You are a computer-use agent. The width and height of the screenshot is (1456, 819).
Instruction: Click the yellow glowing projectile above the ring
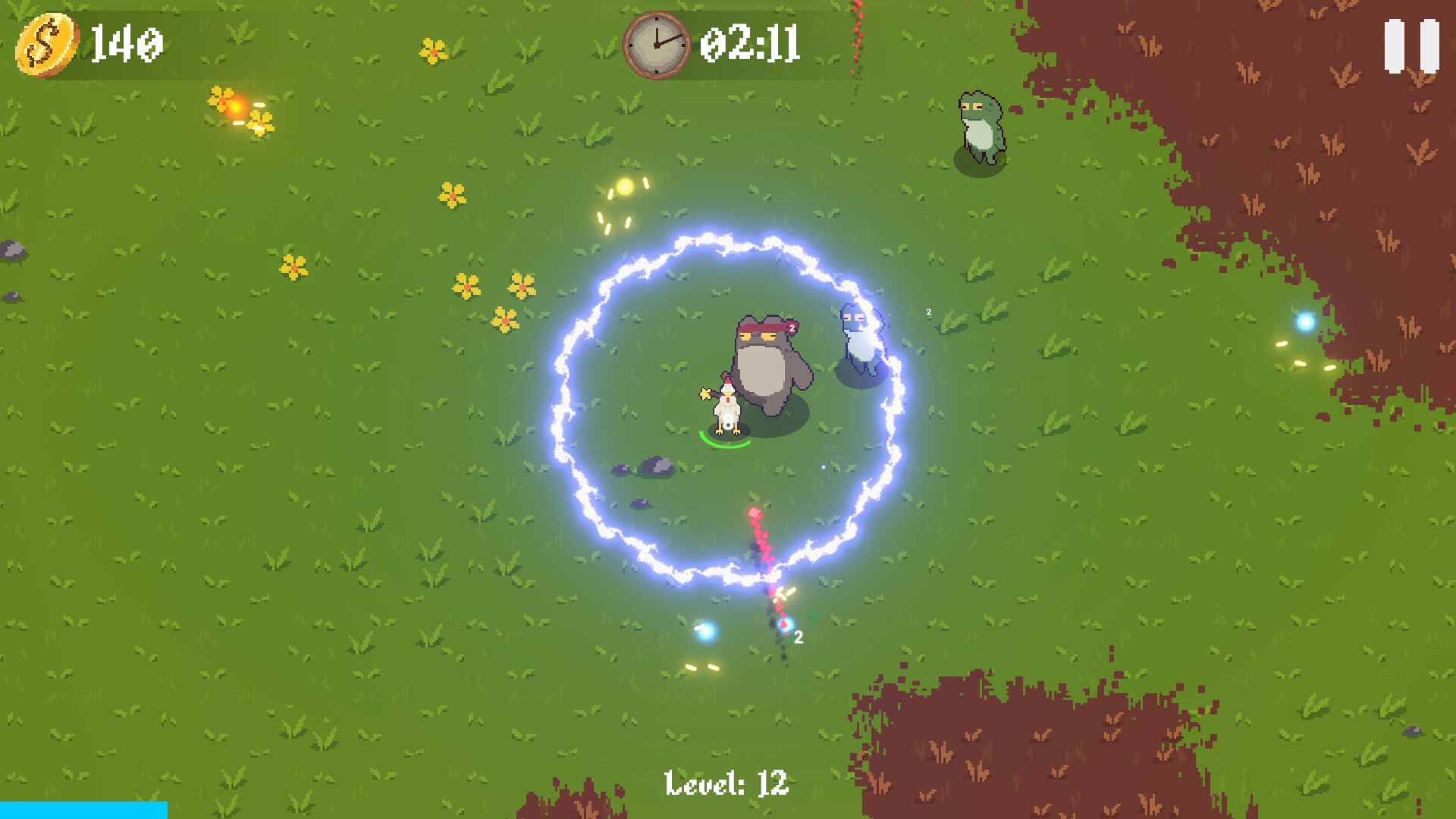[x=623, y=187]
